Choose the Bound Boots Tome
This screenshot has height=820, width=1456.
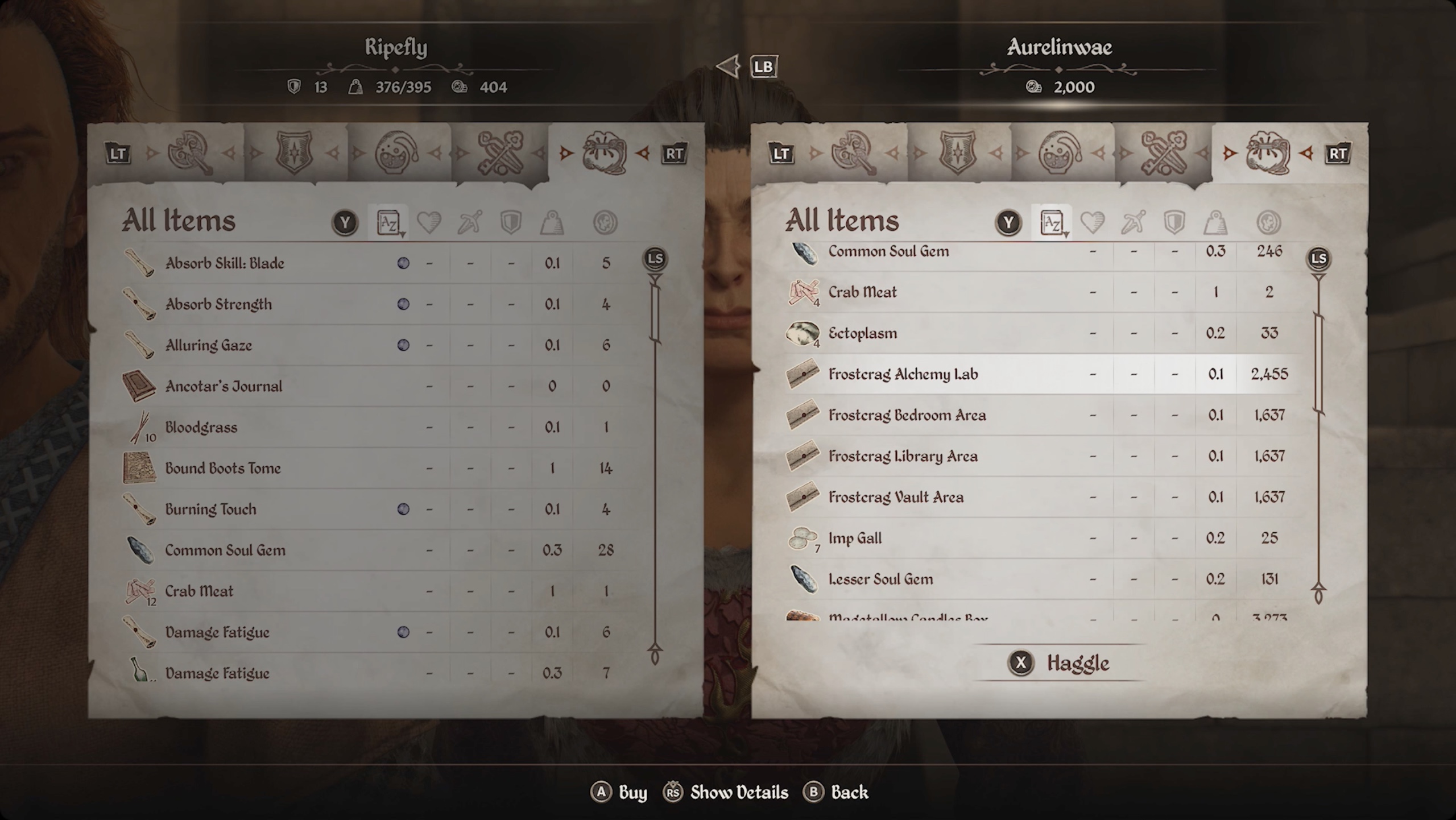click(x=223, y=468)
